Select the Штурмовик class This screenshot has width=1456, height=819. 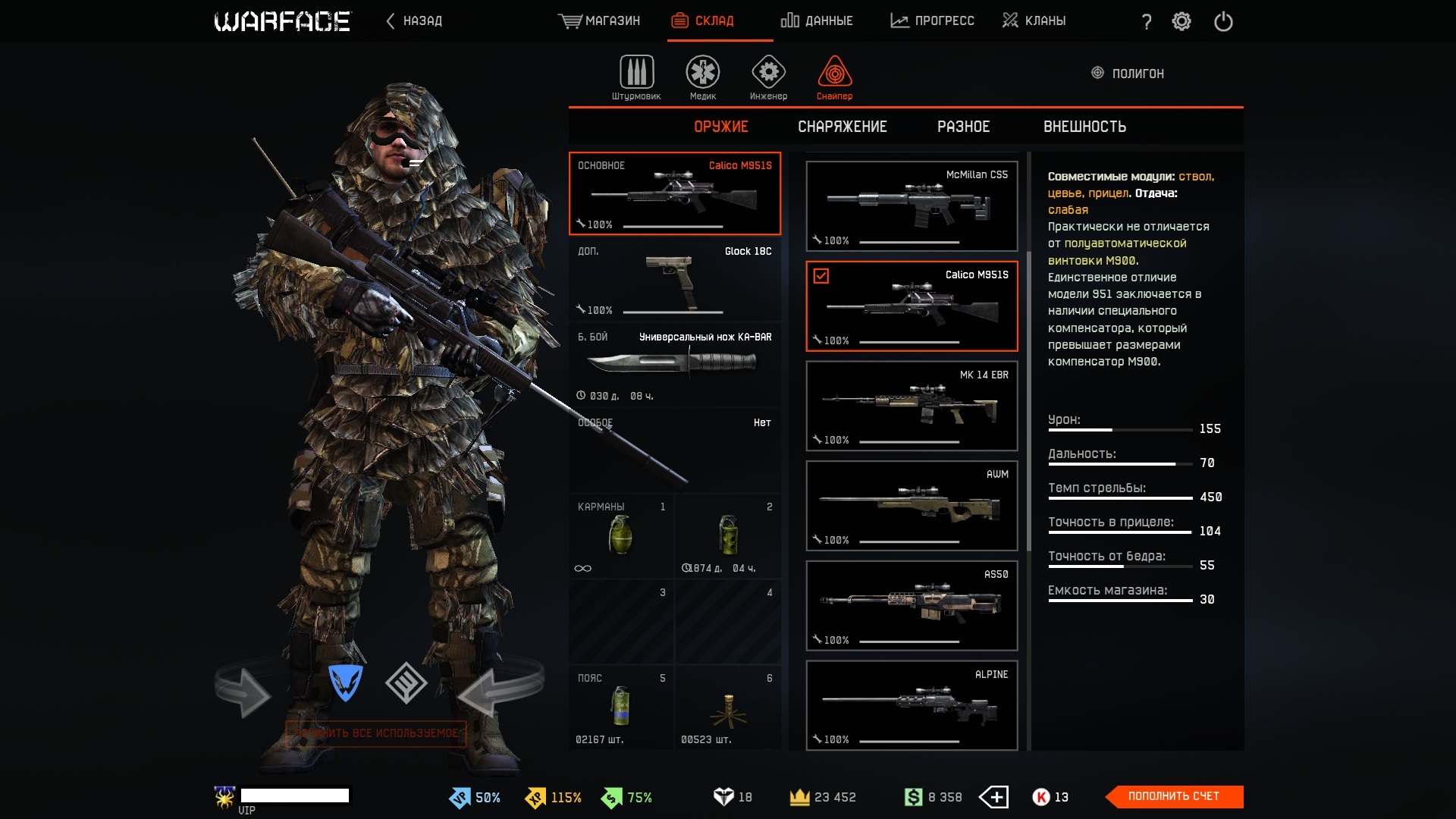[x=636, y=77]
